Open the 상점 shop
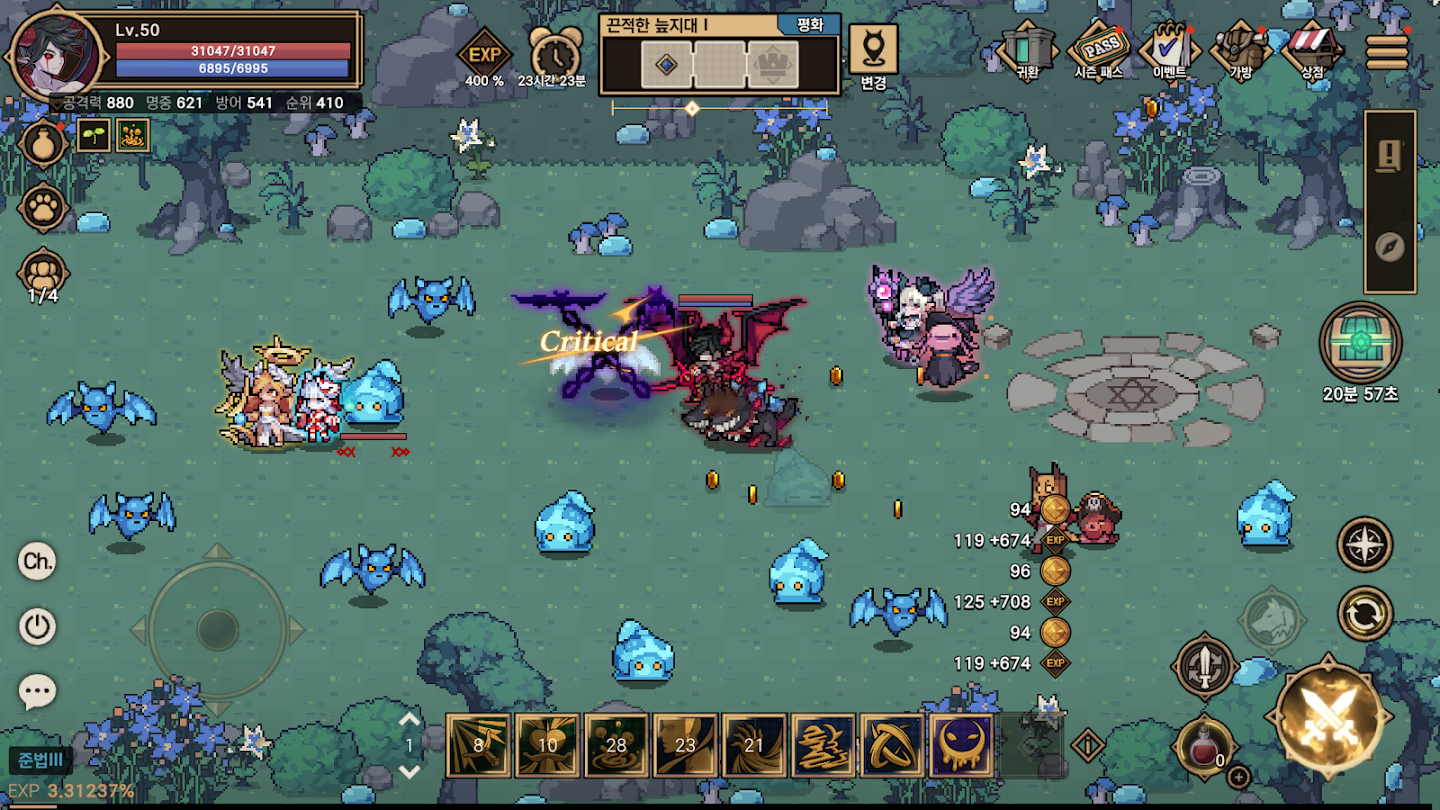The width and height of the screenshot is (1440, 810). pyautogui.click(x=1313, y=48)
